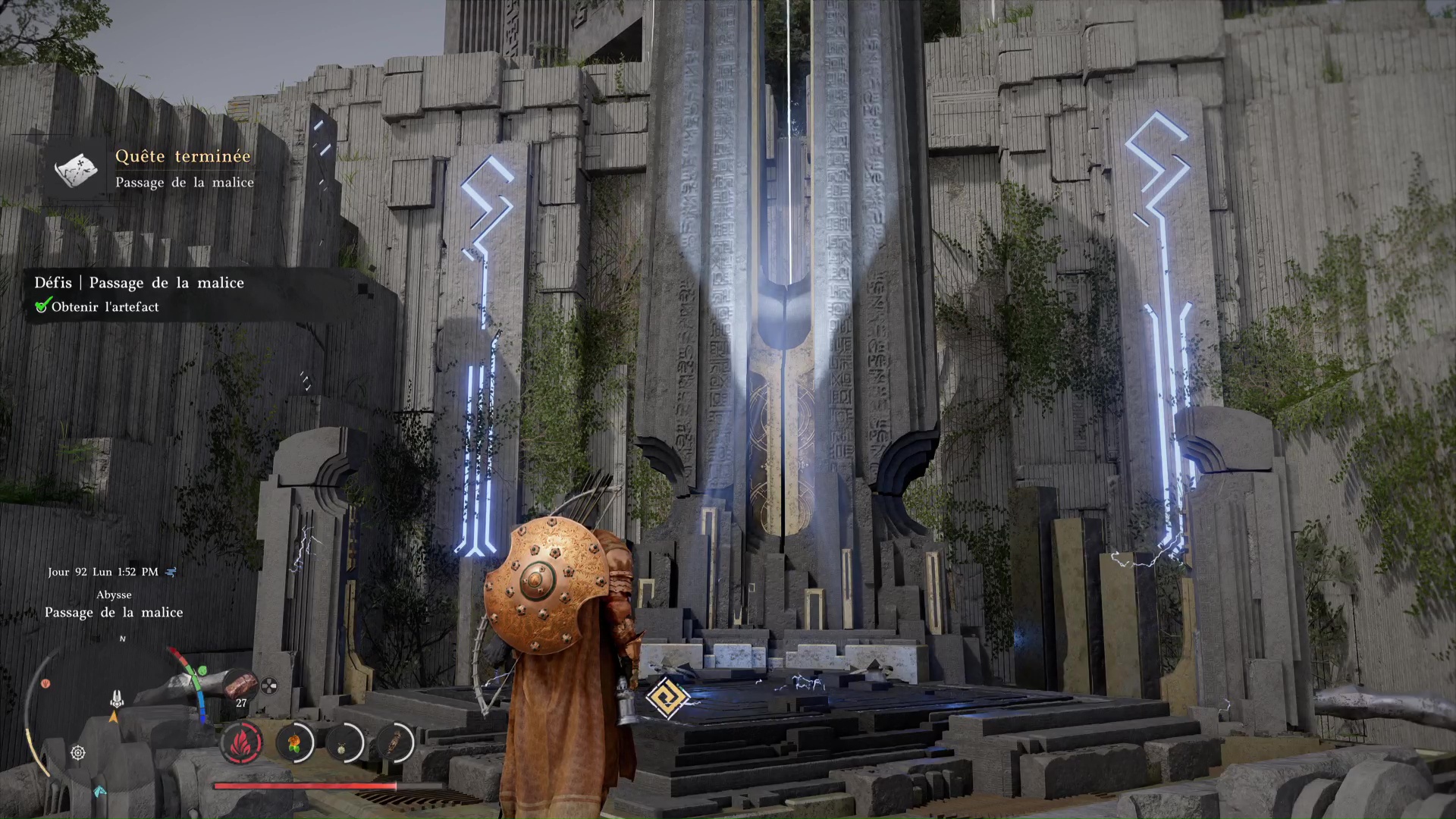Activate the red flame ability icon
The image size is (1456, 819).
241,742
